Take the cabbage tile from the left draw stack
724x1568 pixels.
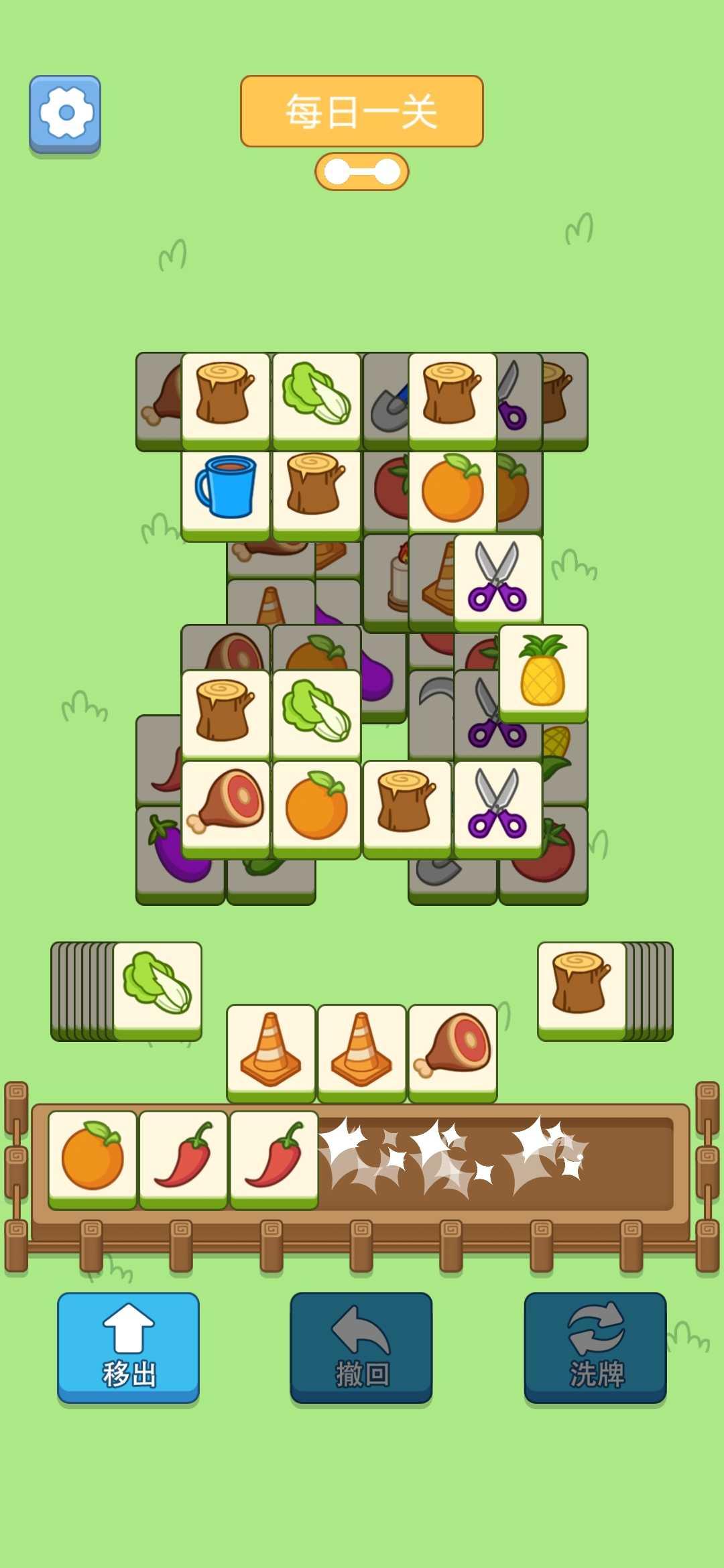coord(158,988)
